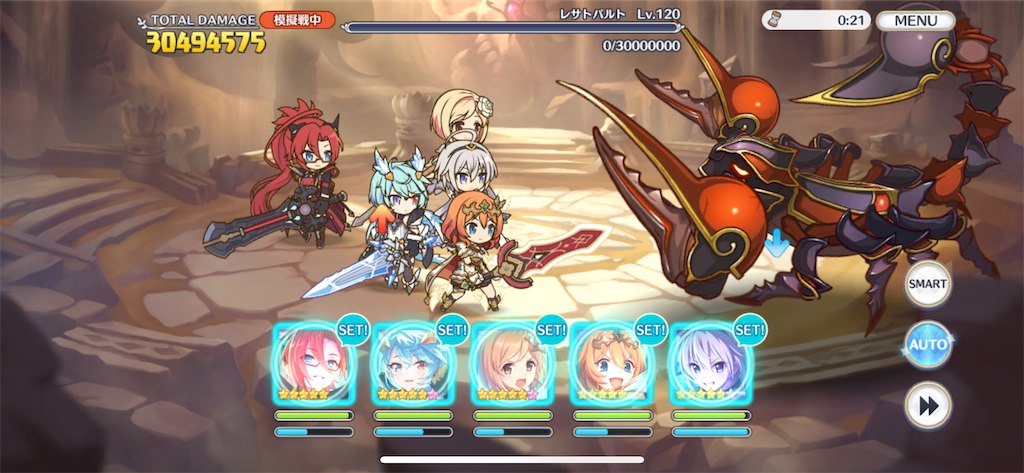This screenshot has width=1024, height=473.
Task: Toggle the SMART mode button
Action: (928, 285)
